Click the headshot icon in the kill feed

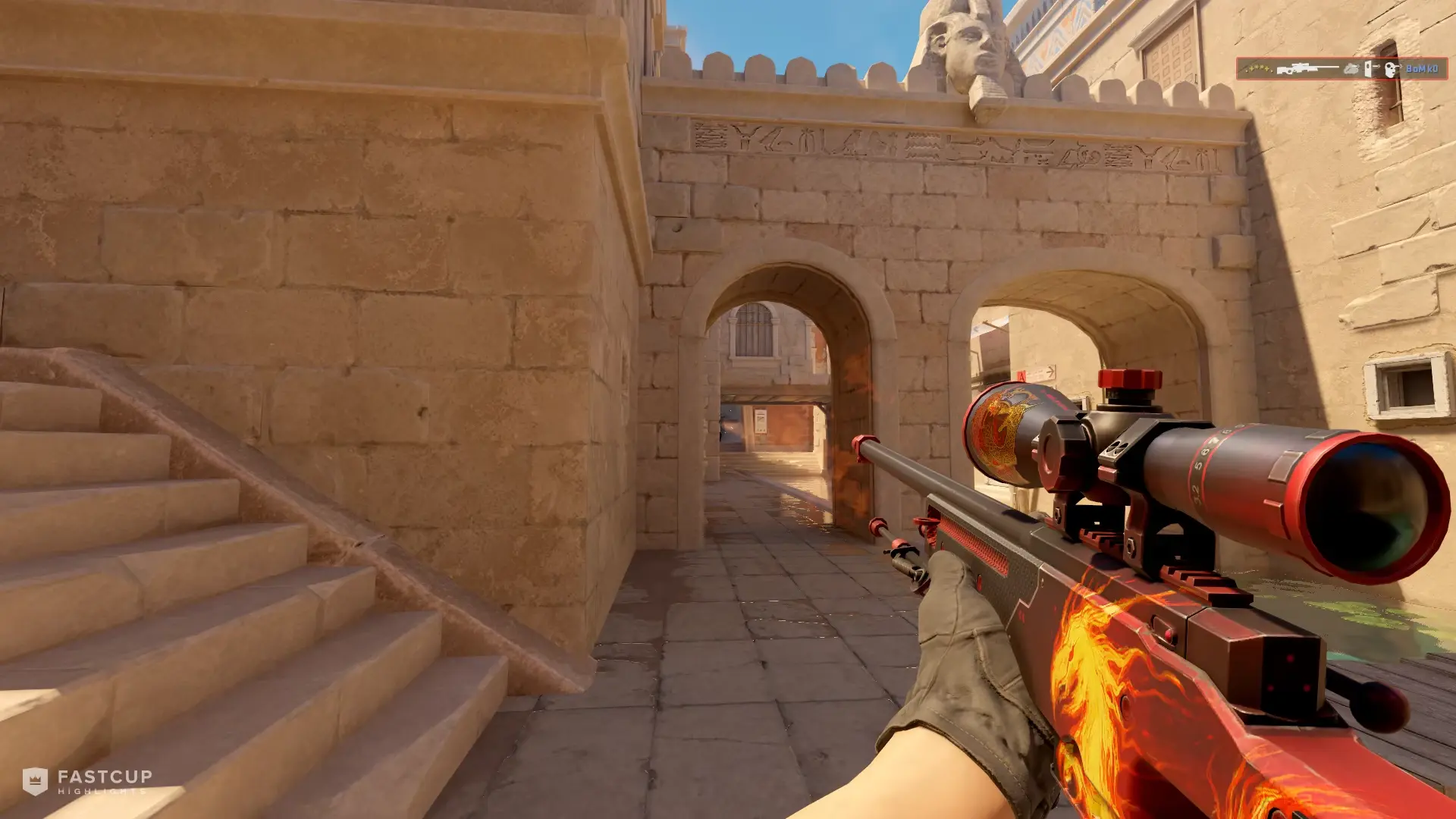click(x=1390, y=68)
